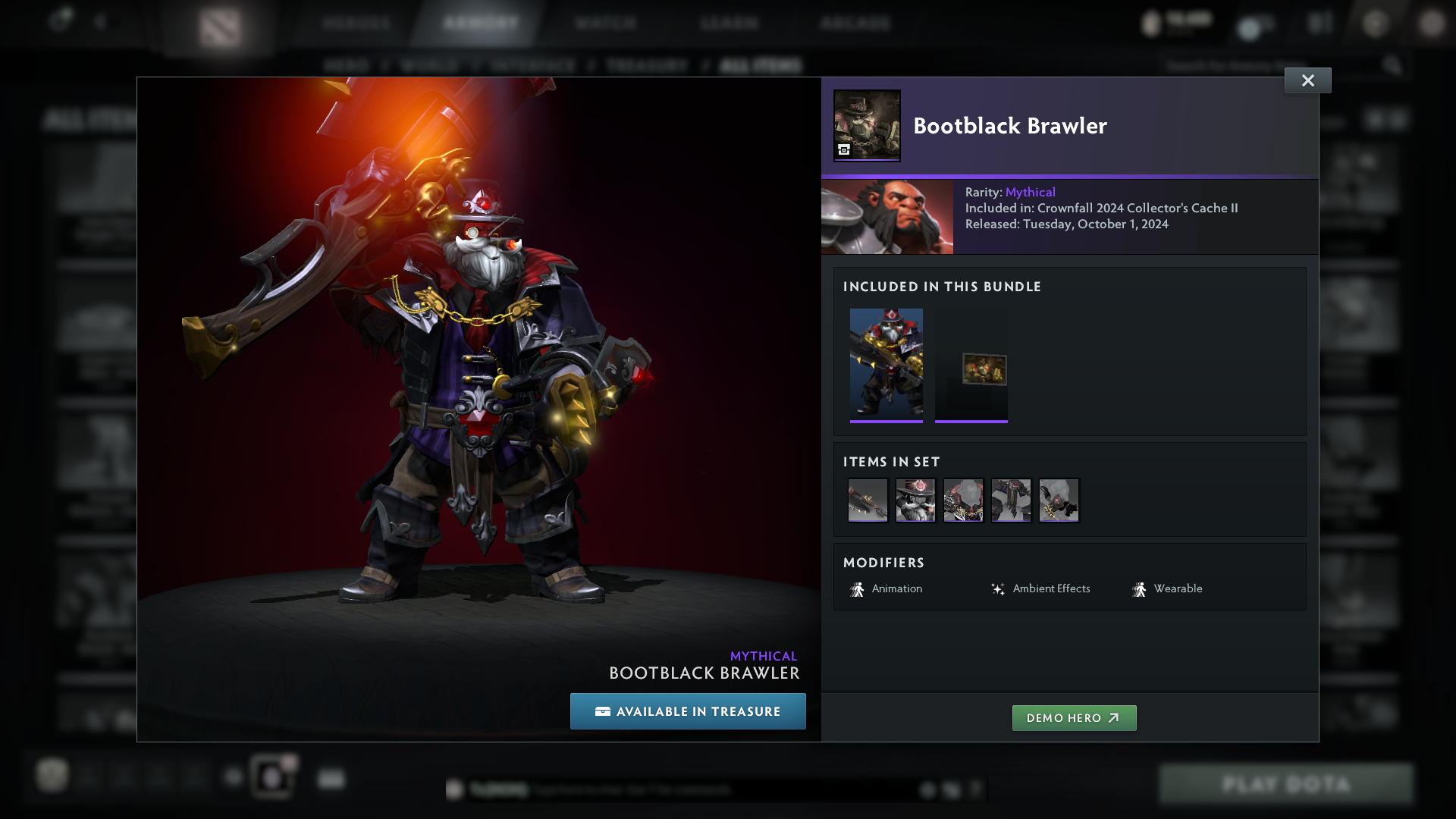Click the Crownfall 2024 Collector's Cache II text
Viewport: 1456px width, 819px height.
coord(1137,208)
